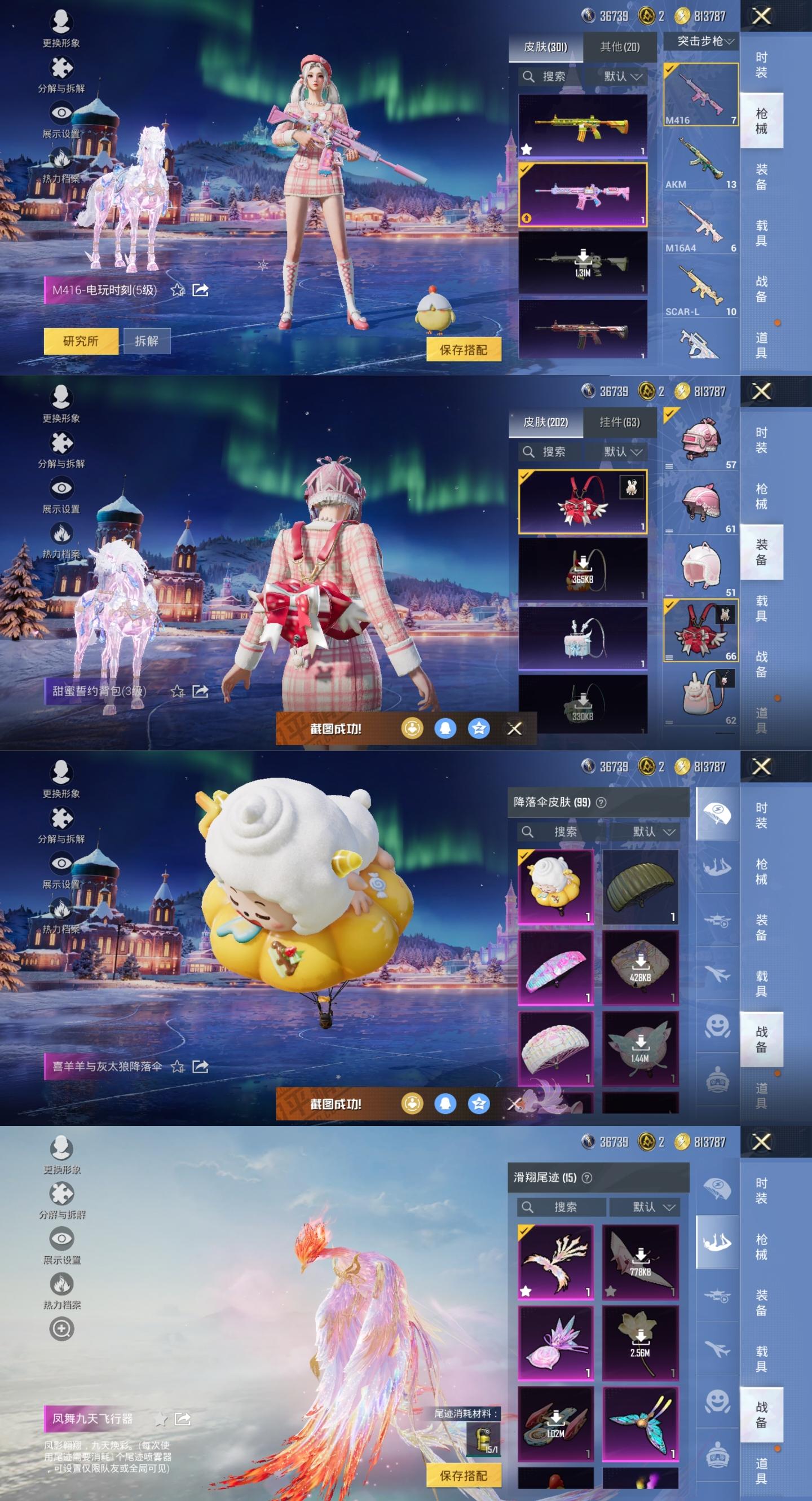Choose the SCAR-L weapon category
Image resolution: width=812 pixels, height=1501 pixels.
click(x=701, y=289)
